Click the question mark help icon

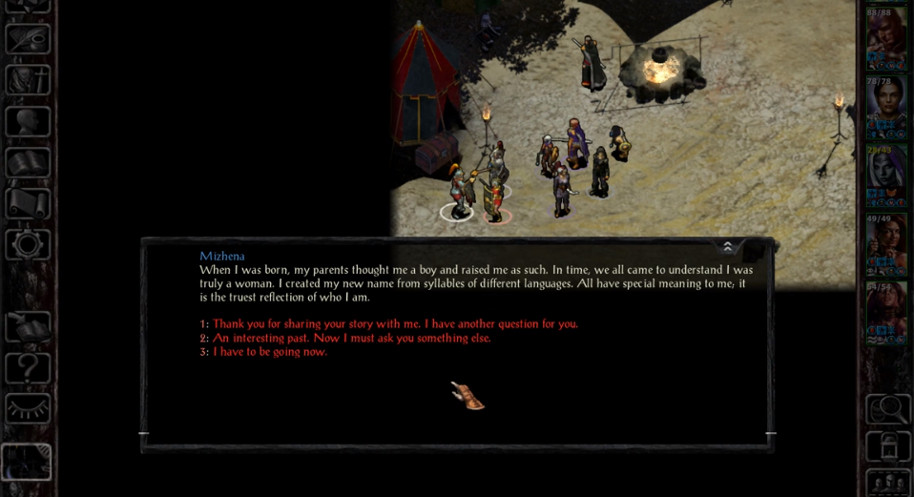click(x=27, y=368)
